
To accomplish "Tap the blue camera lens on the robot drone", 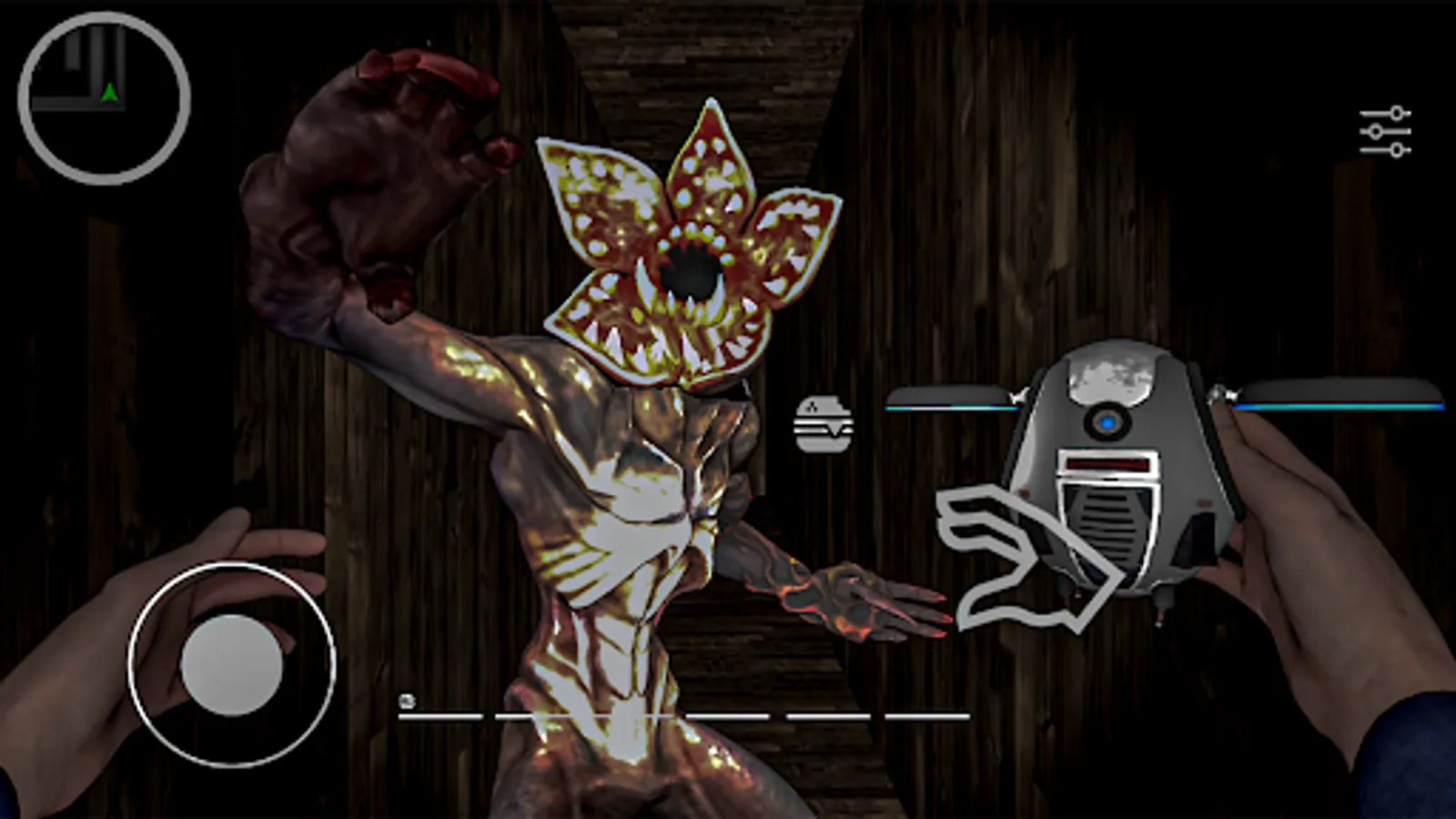I will tap(1108, 421).
